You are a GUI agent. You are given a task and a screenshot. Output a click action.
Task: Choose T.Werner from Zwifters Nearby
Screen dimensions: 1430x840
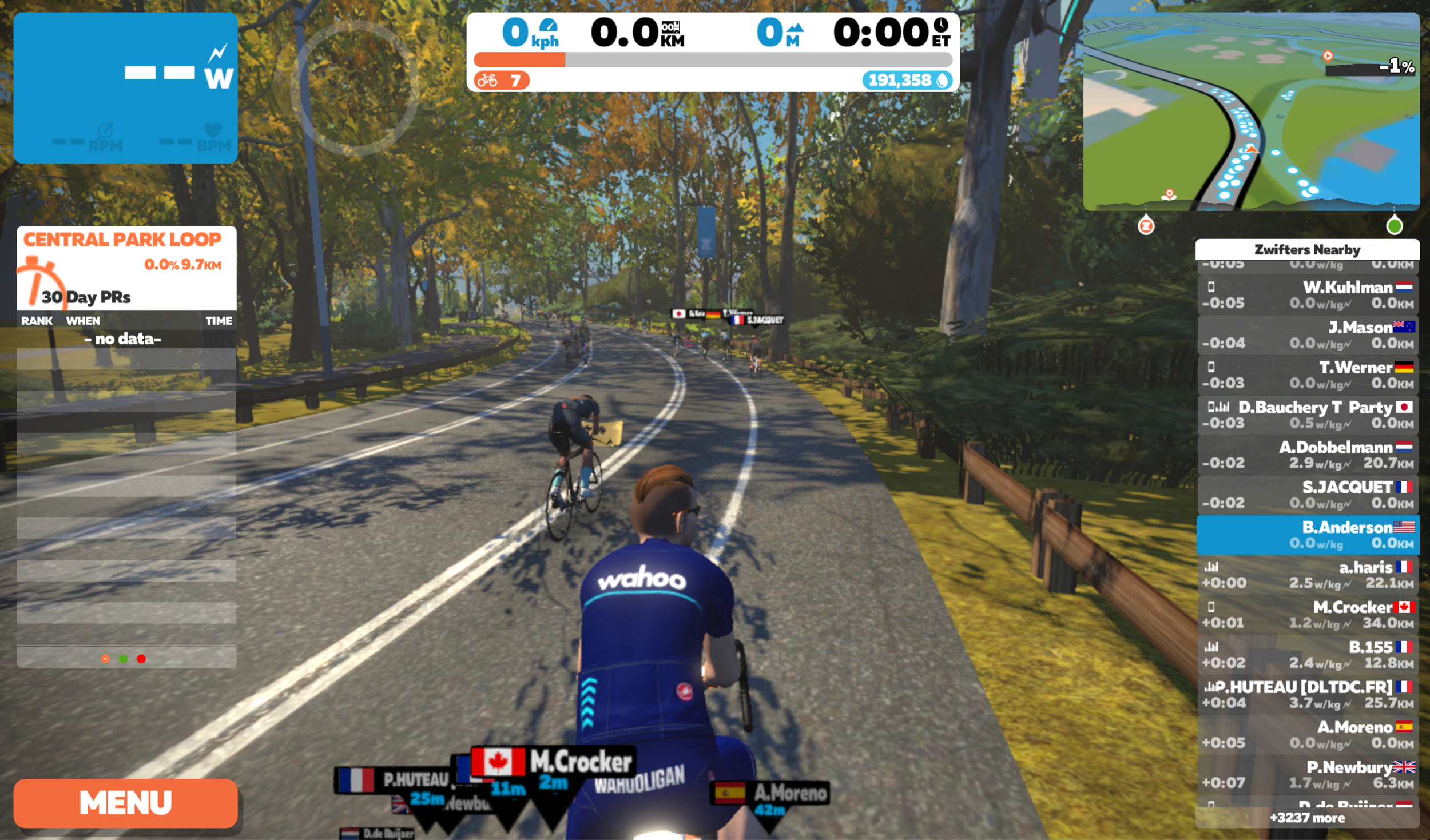click(1308, 375)
